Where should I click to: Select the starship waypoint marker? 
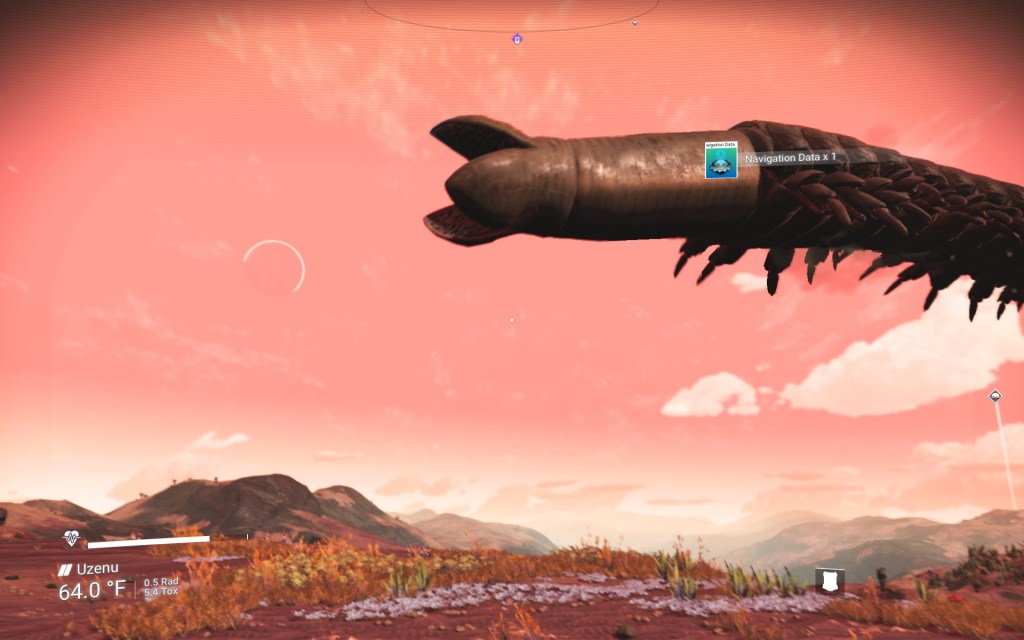coord(995,396)
